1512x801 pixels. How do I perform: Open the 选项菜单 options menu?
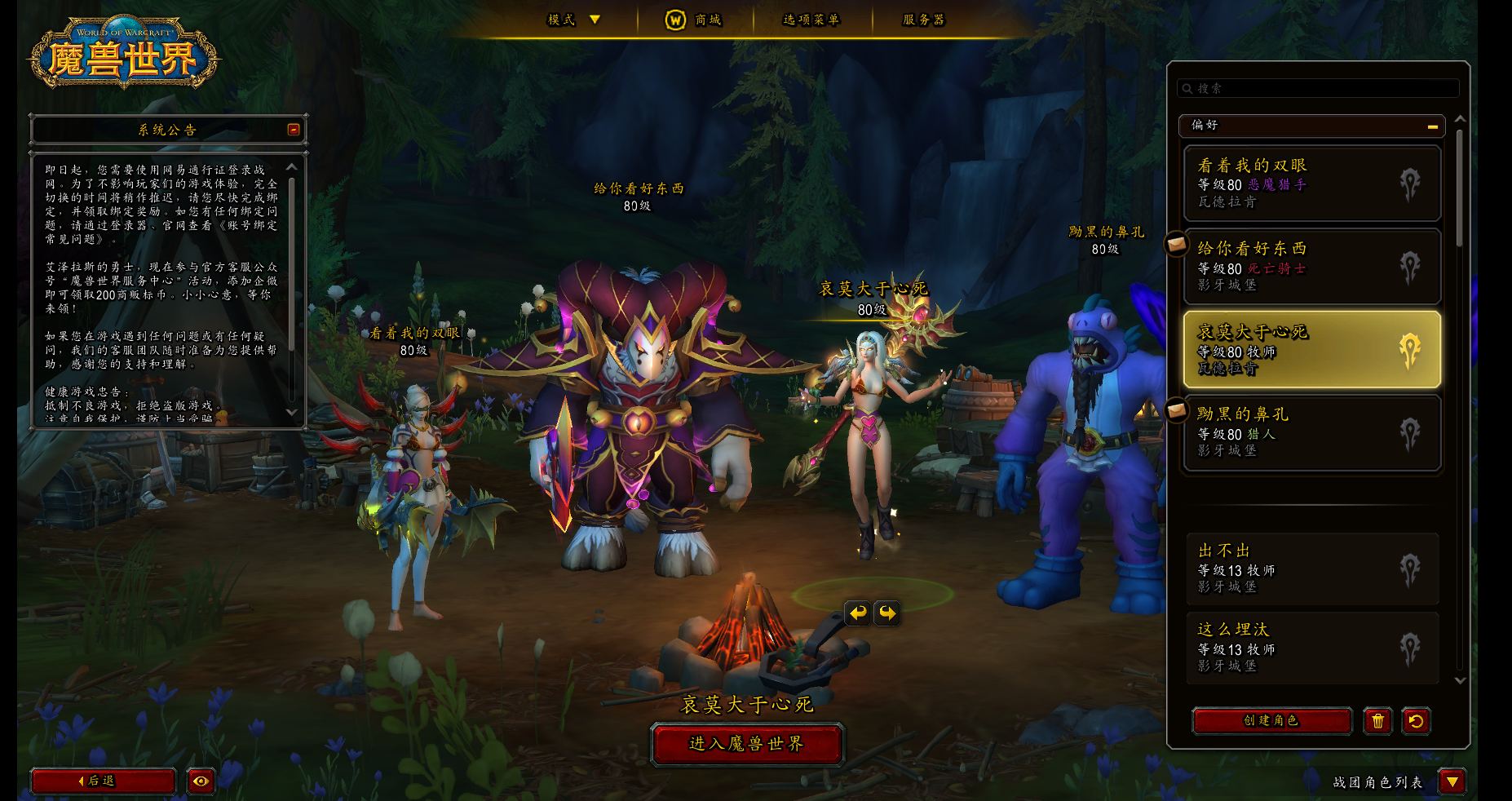tap(811, 20)
